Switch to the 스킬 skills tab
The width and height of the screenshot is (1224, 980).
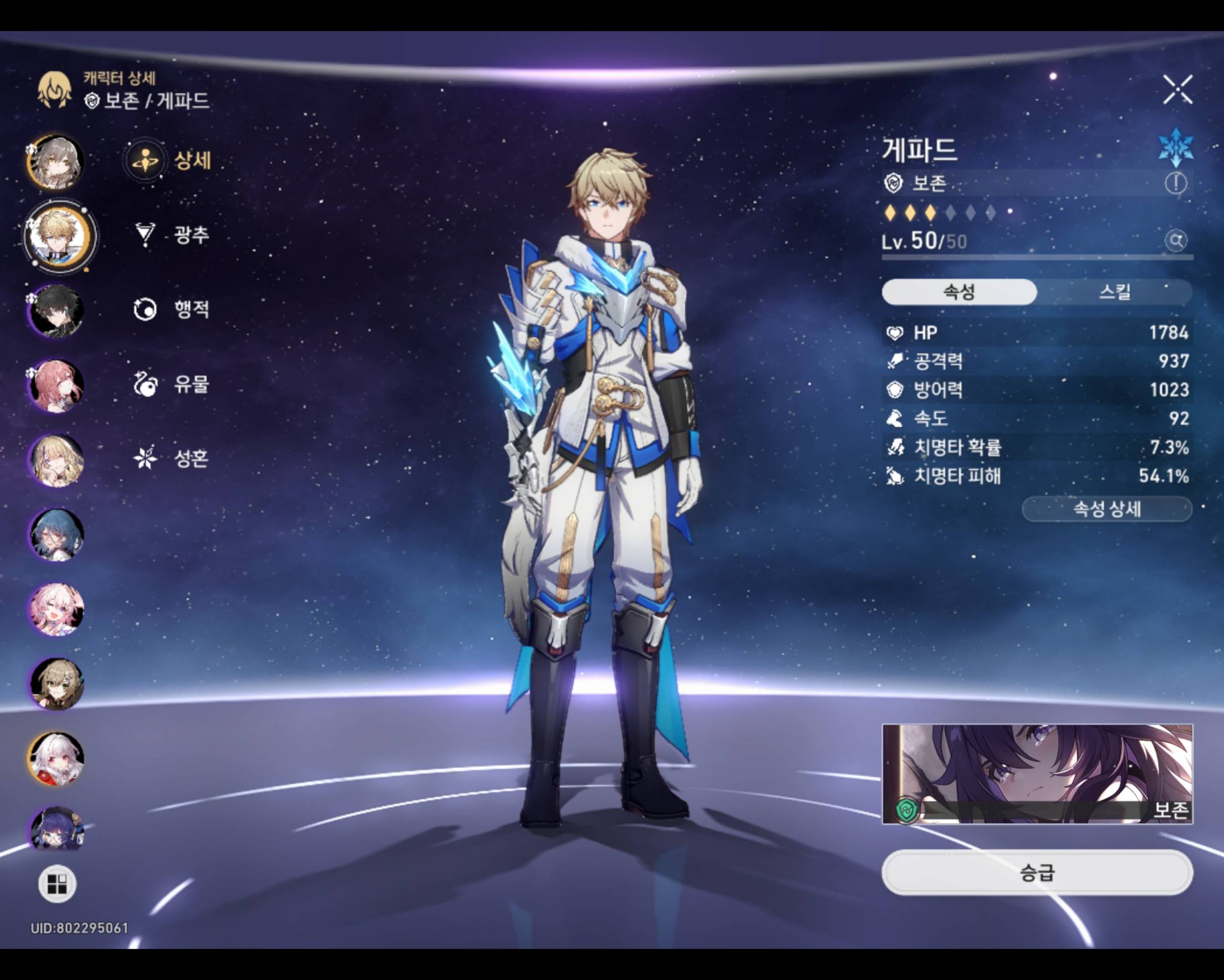tap(1114, 292)
